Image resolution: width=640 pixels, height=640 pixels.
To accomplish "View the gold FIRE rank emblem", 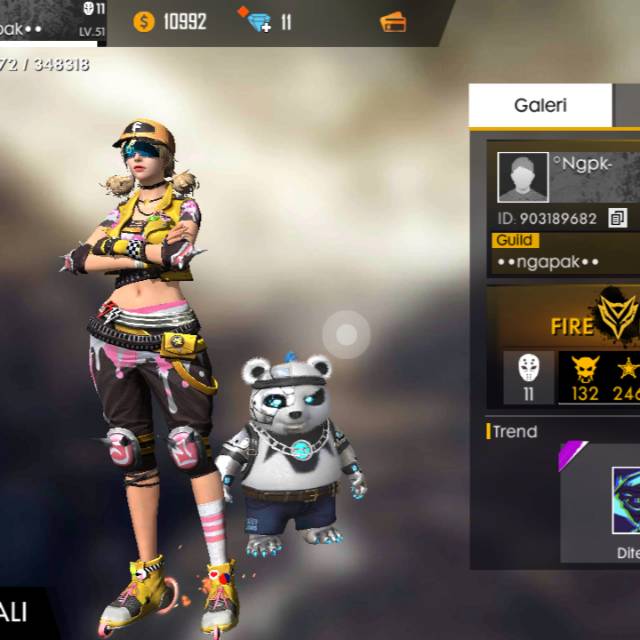I will (617, 317).
